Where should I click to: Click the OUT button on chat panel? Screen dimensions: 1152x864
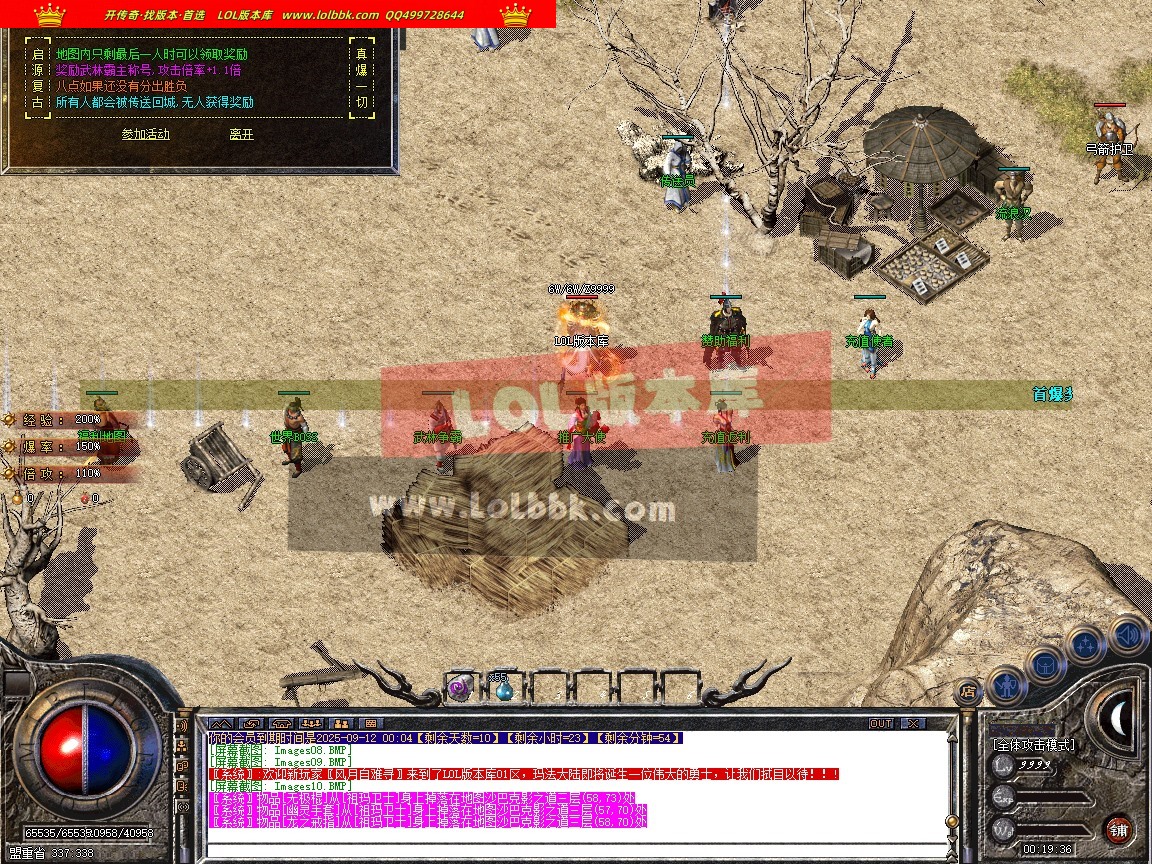[880, 723]
